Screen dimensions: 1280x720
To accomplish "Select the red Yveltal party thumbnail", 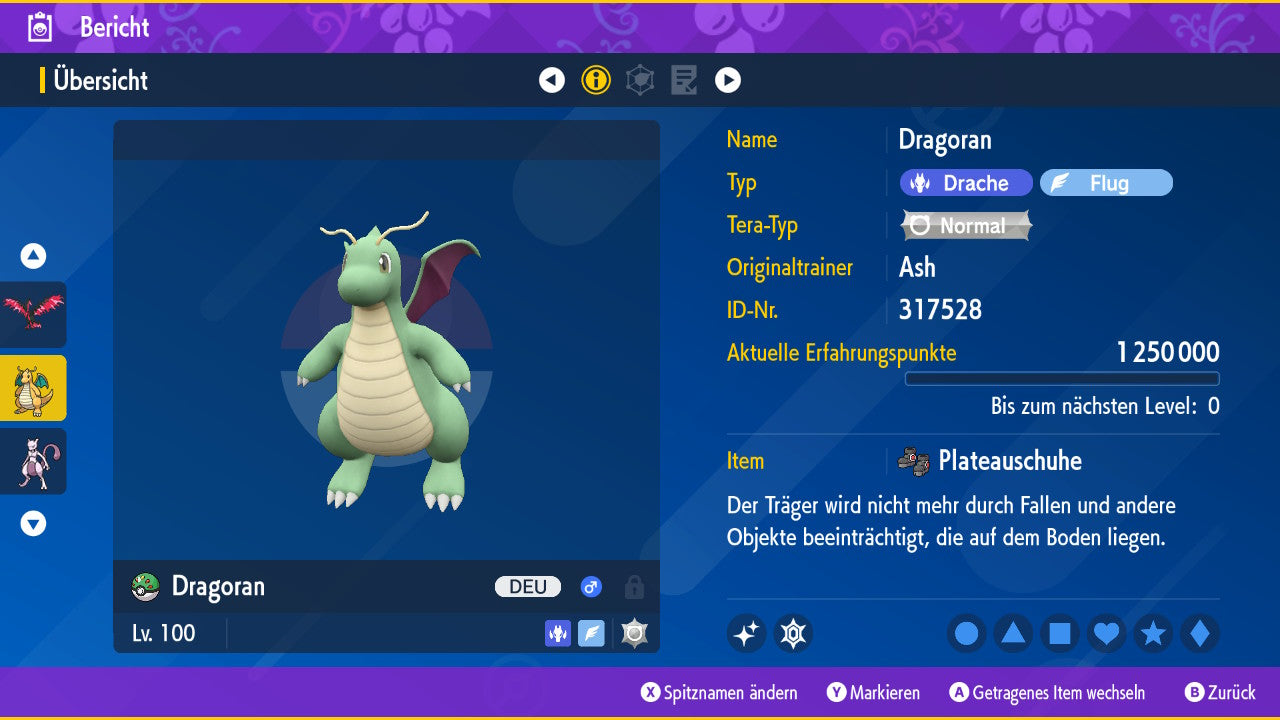I will 33,315.
